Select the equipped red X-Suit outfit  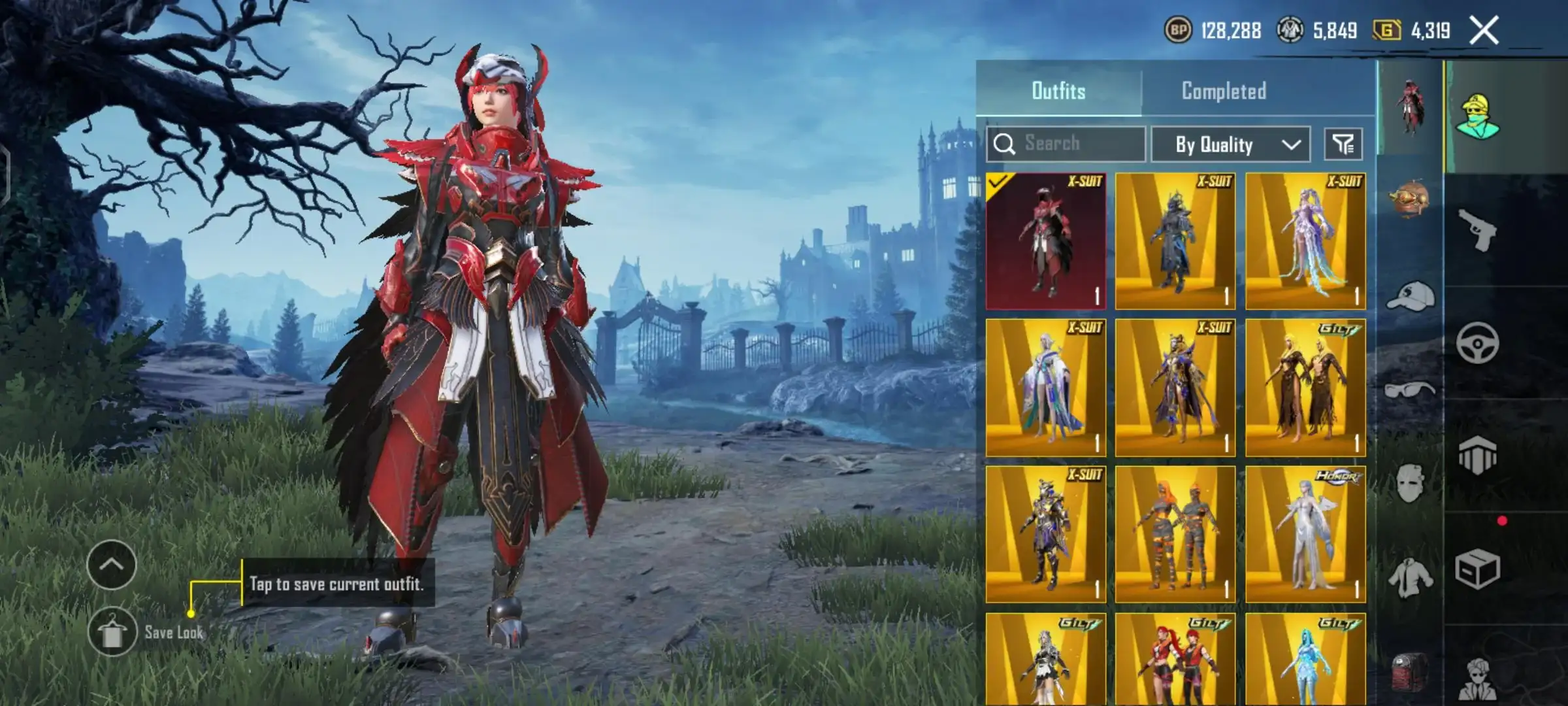click(x=1045, y=241)
